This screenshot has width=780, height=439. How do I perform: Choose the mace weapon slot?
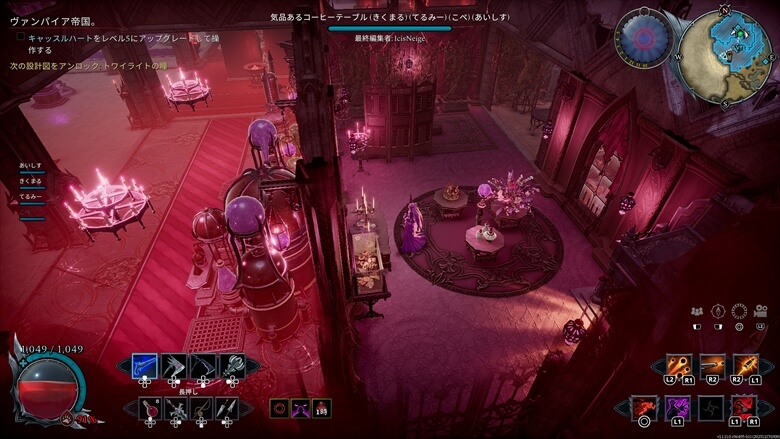[x=232, y=366]
